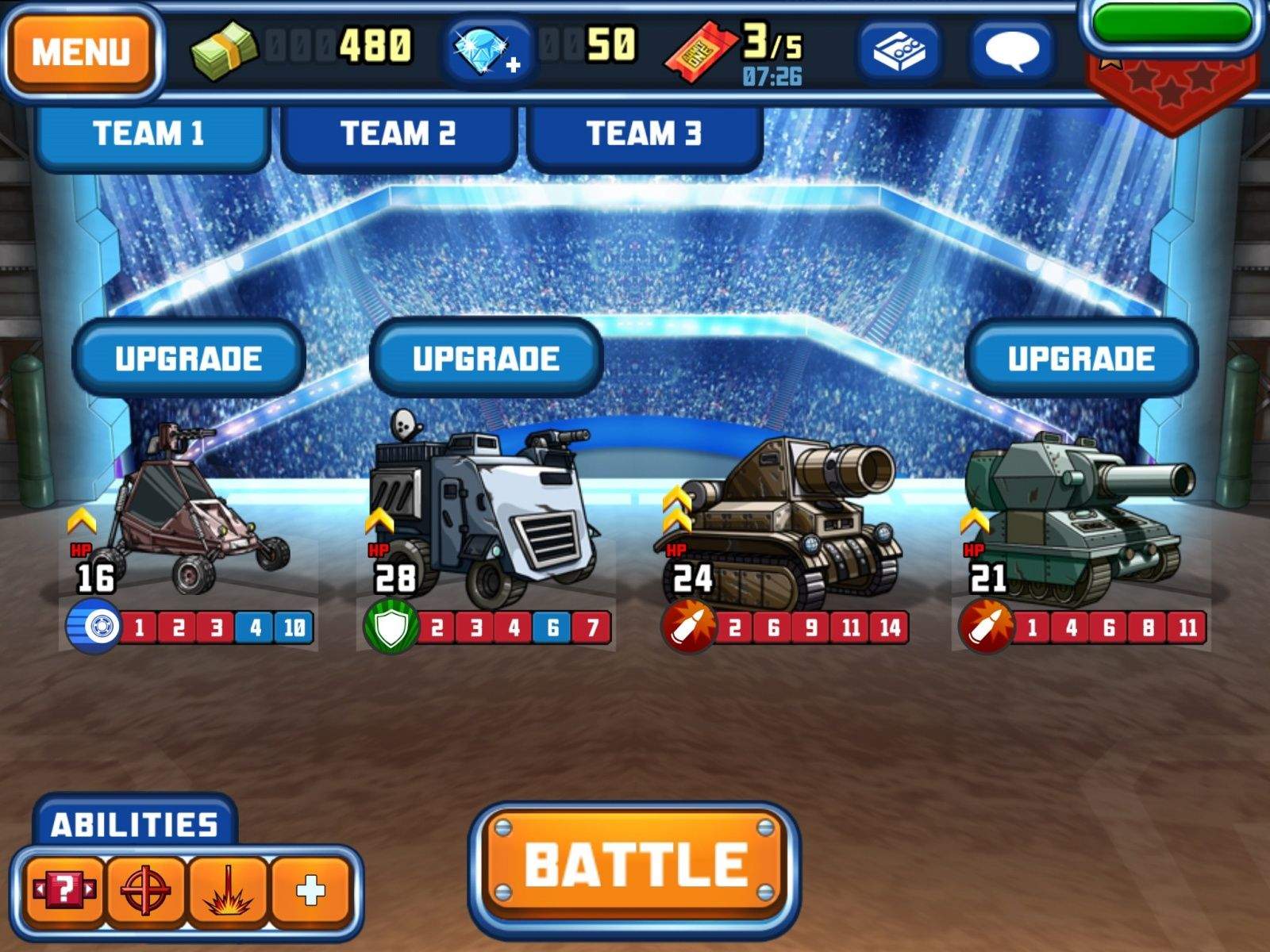
Task: Open the MENU
Action: click(x=82, y=49)
